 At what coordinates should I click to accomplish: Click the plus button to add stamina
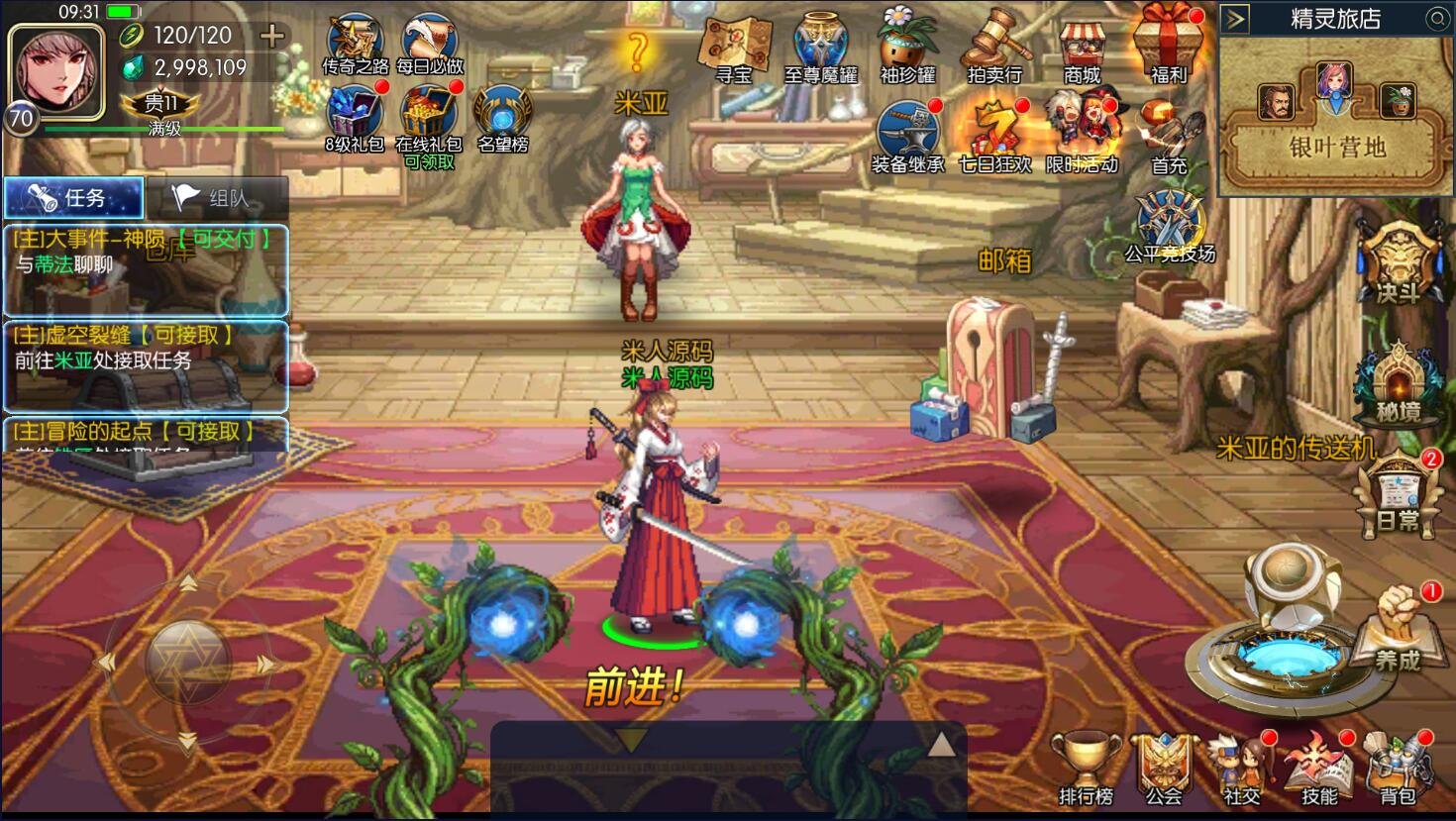pos(271,36)
